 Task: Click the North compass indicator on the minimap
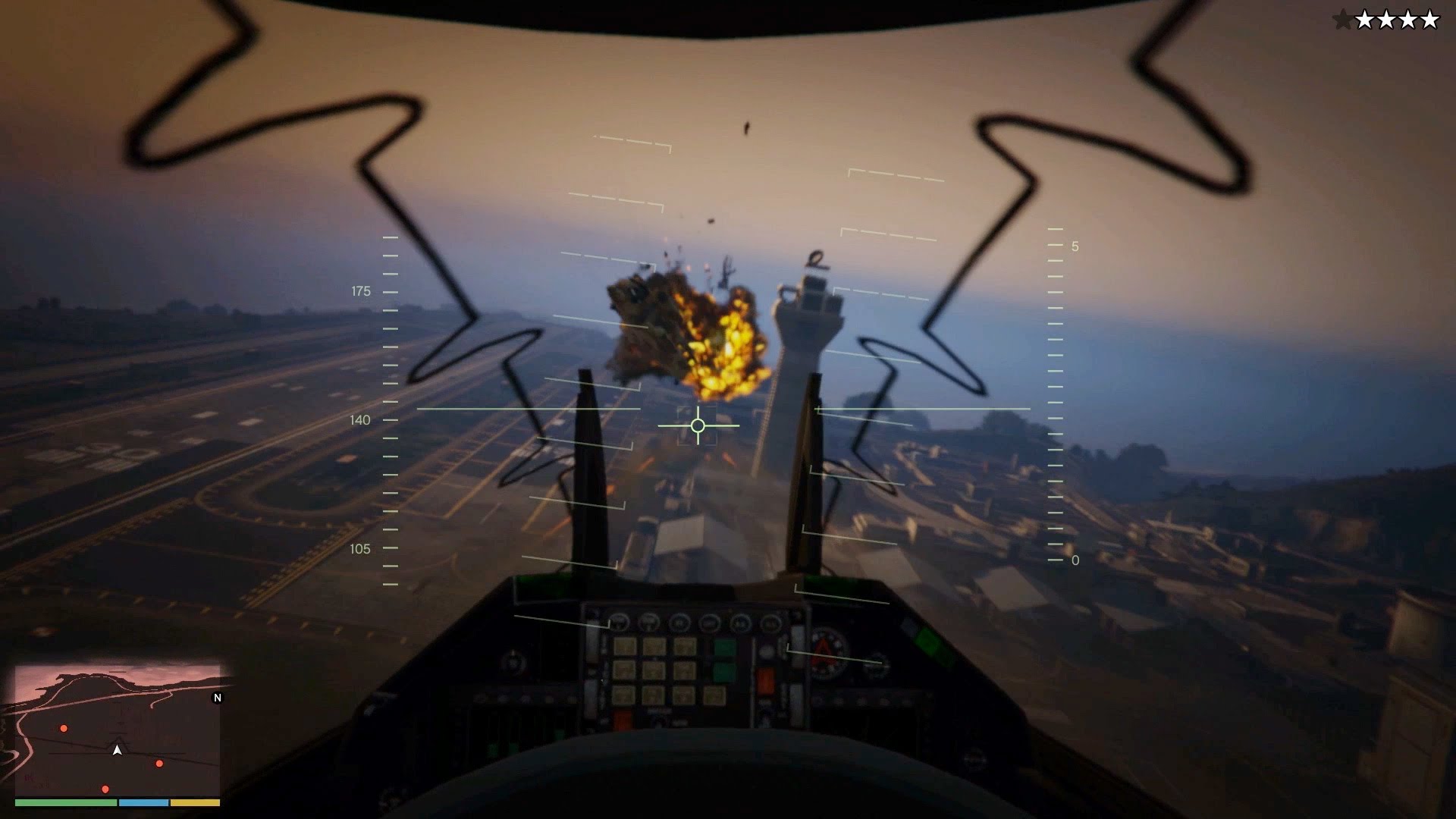point(218,697)
